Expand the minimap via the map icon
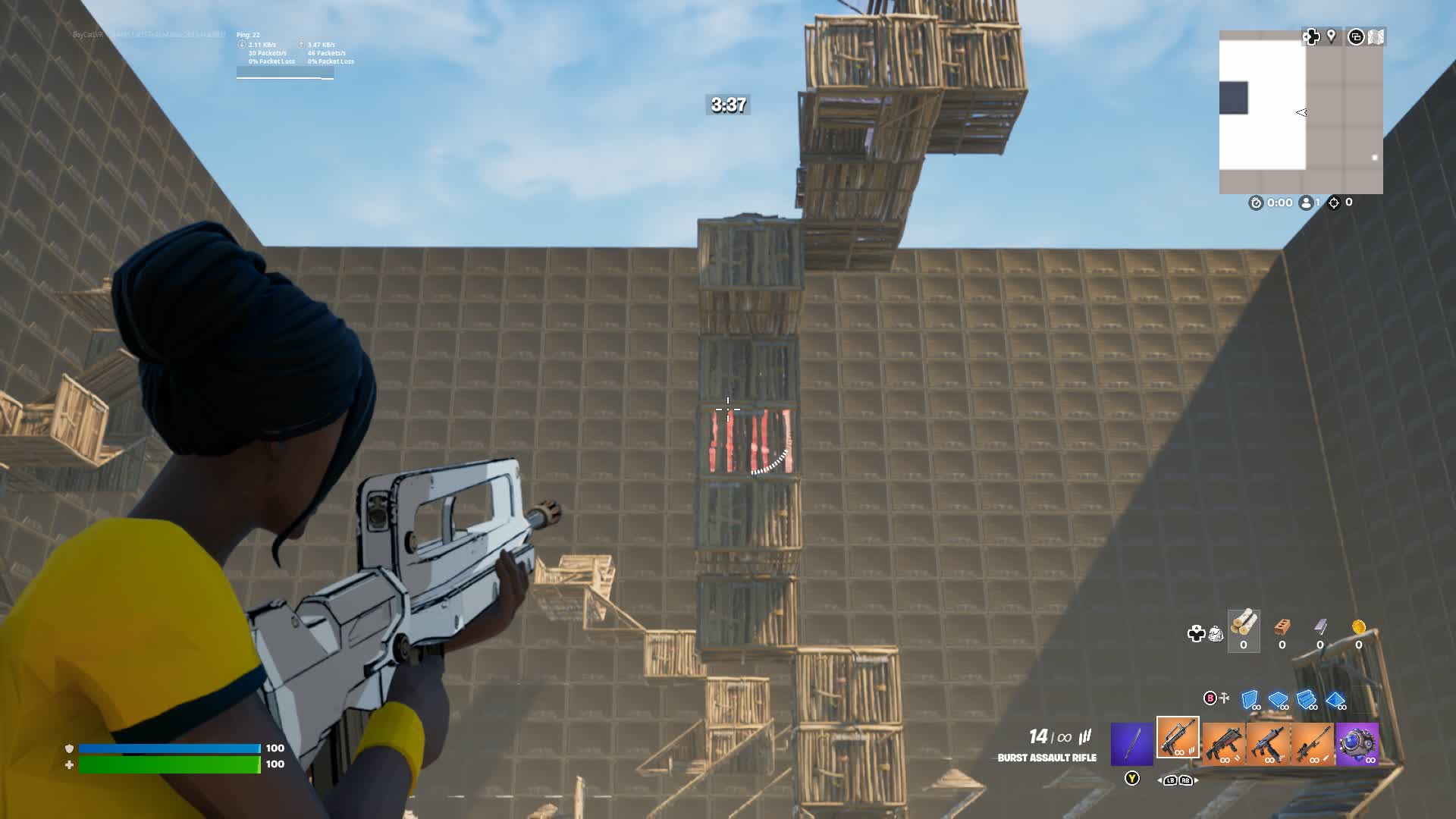 (x=1376, y=36)
